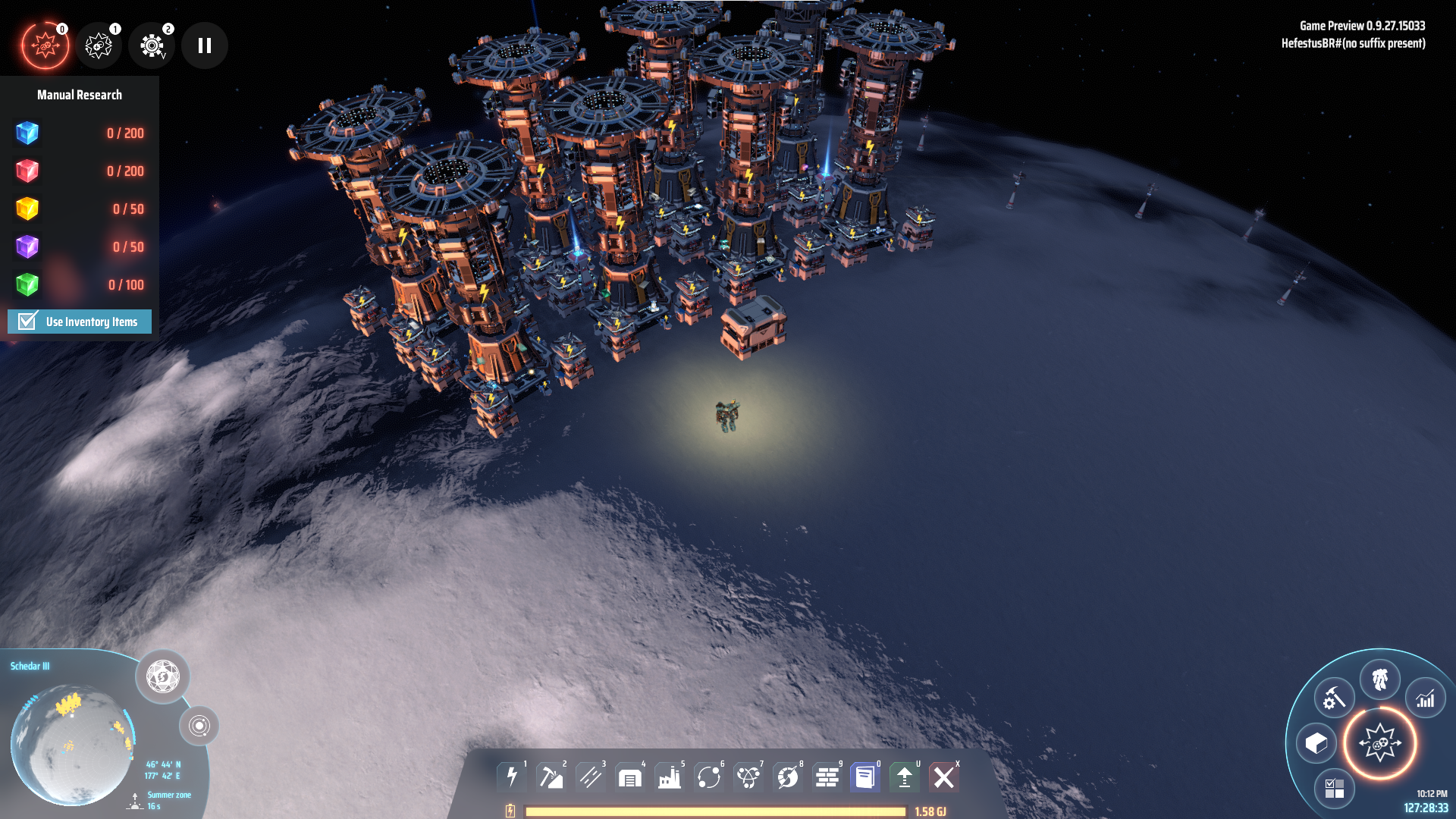Open the power category with lightning bolt
The image size is (1456, 819).
(512, 777)
